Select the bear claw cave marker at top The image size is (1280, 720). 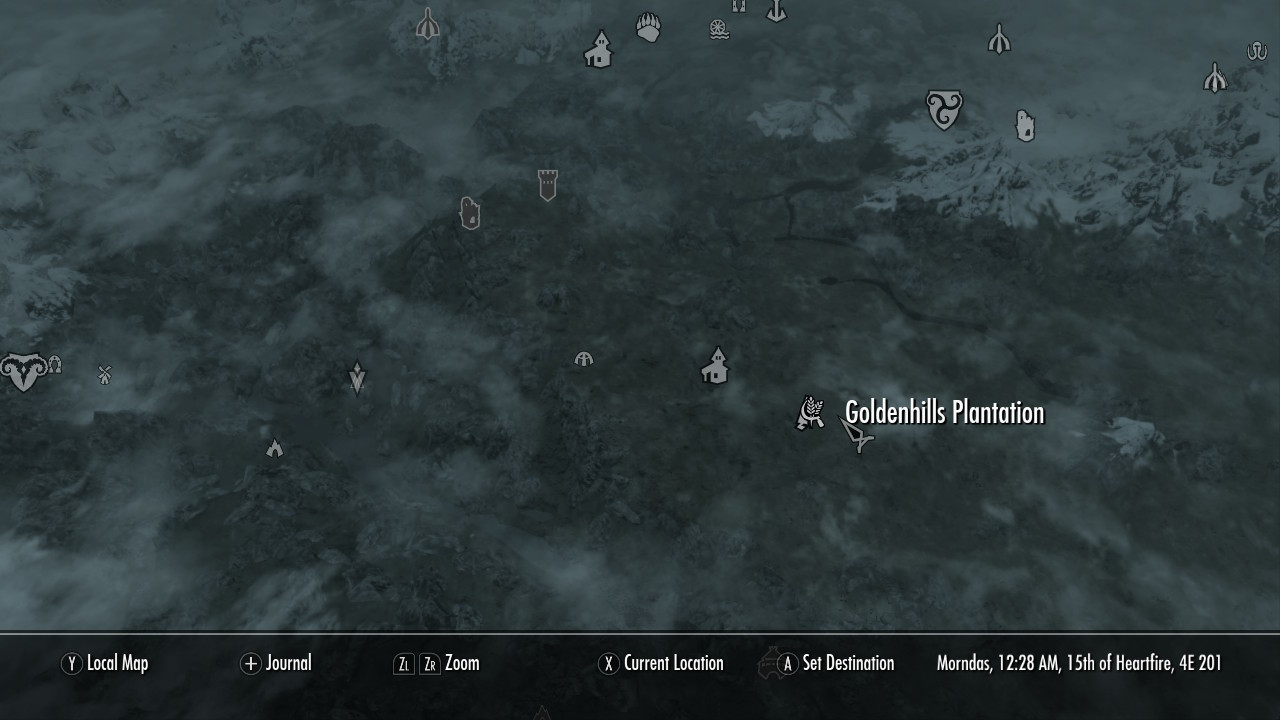point(647,28)
